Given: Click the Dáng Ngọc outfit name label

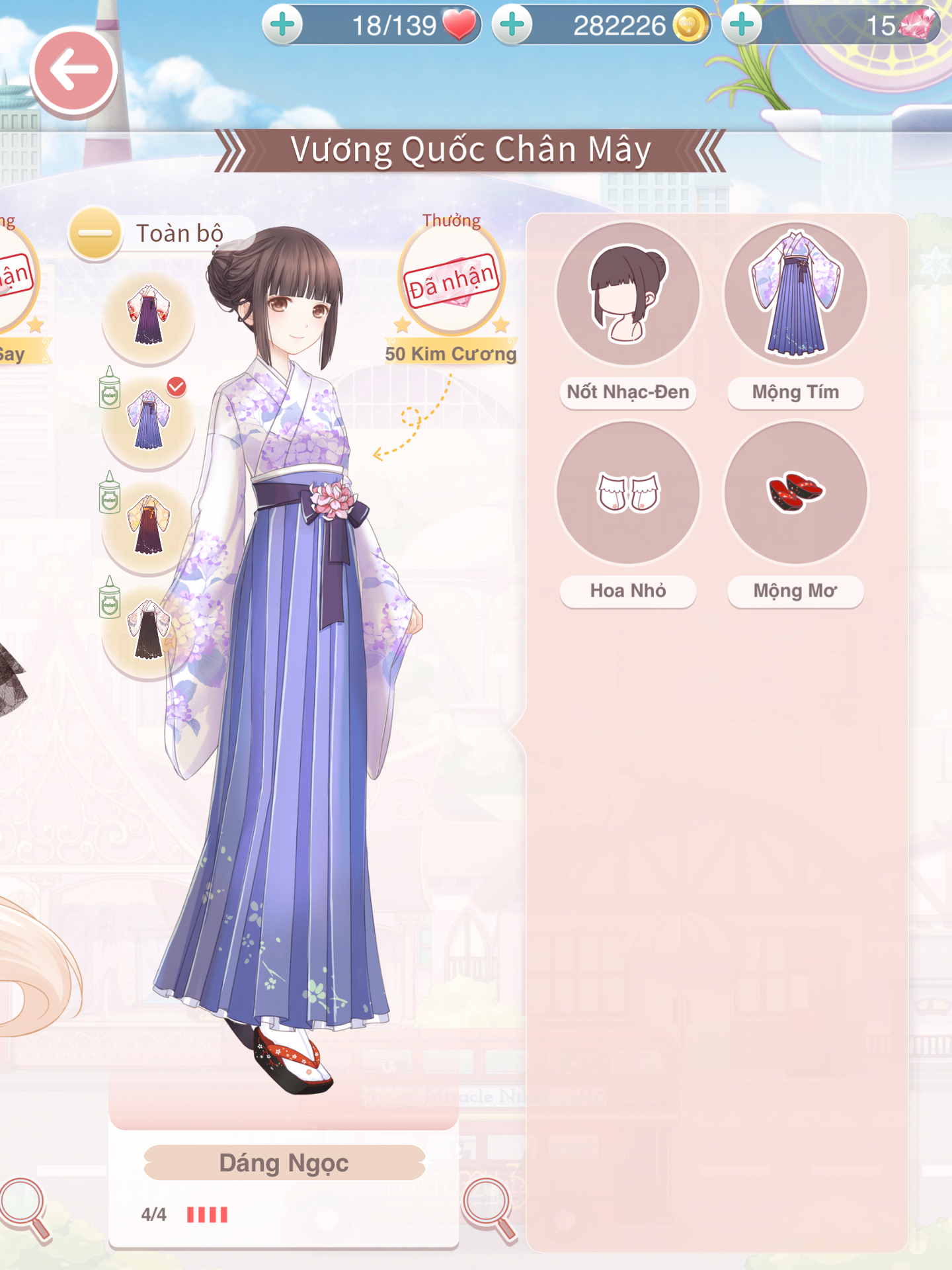Looking at the screenshot, I should point(284,1163).
